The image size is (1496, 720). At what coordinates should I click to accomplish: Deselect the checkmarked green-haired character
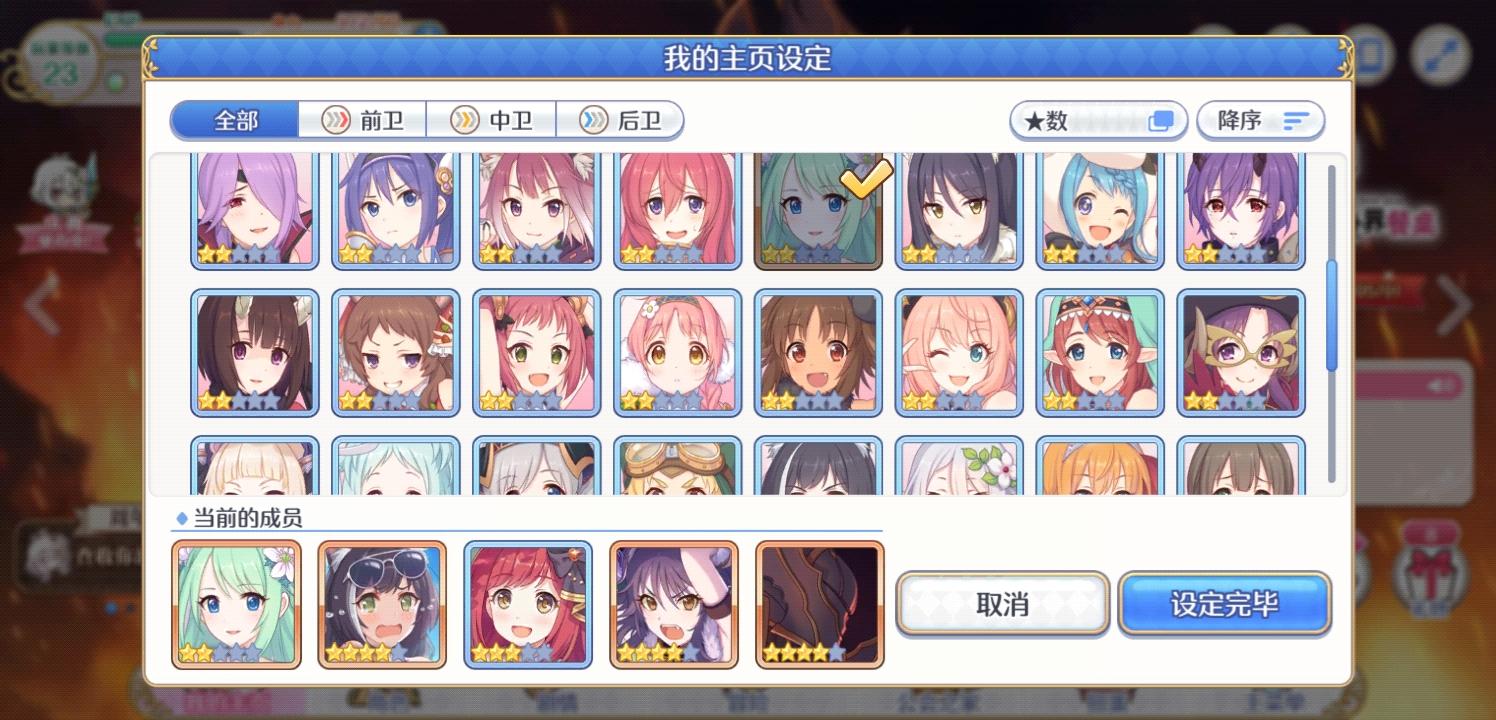click(818, 210)
